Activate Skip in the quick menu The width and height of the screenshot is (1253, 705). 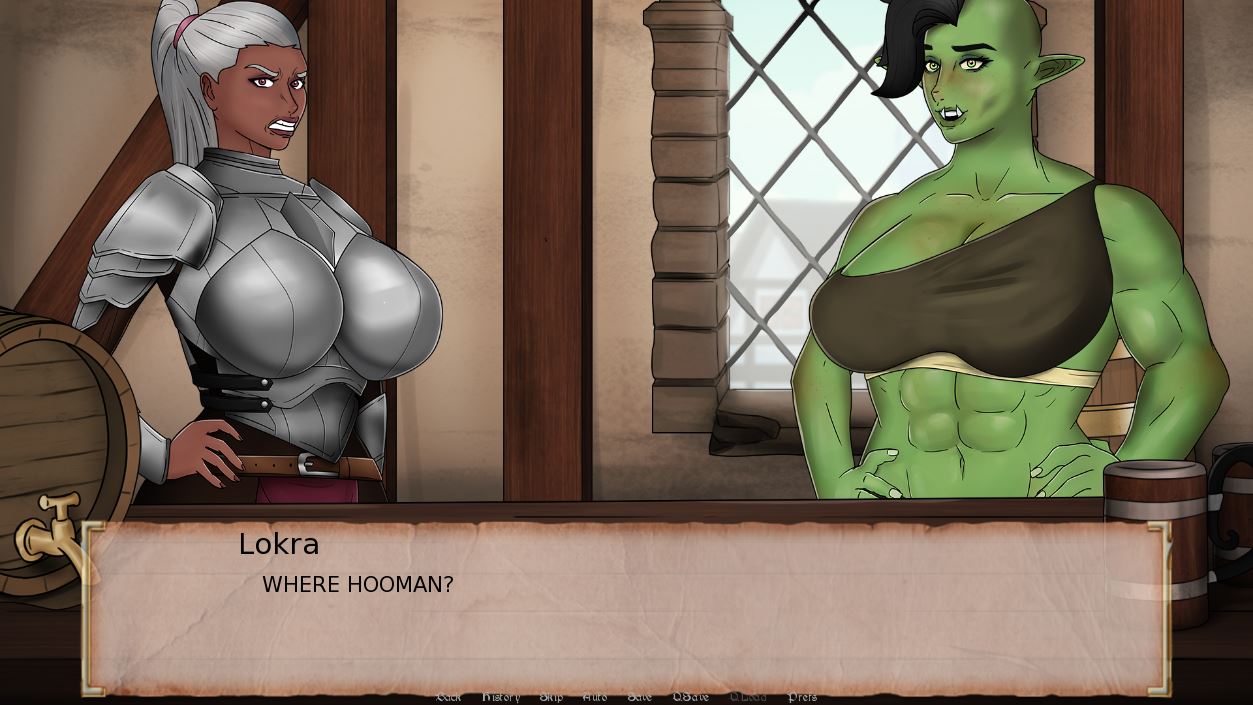pos(551,697)
